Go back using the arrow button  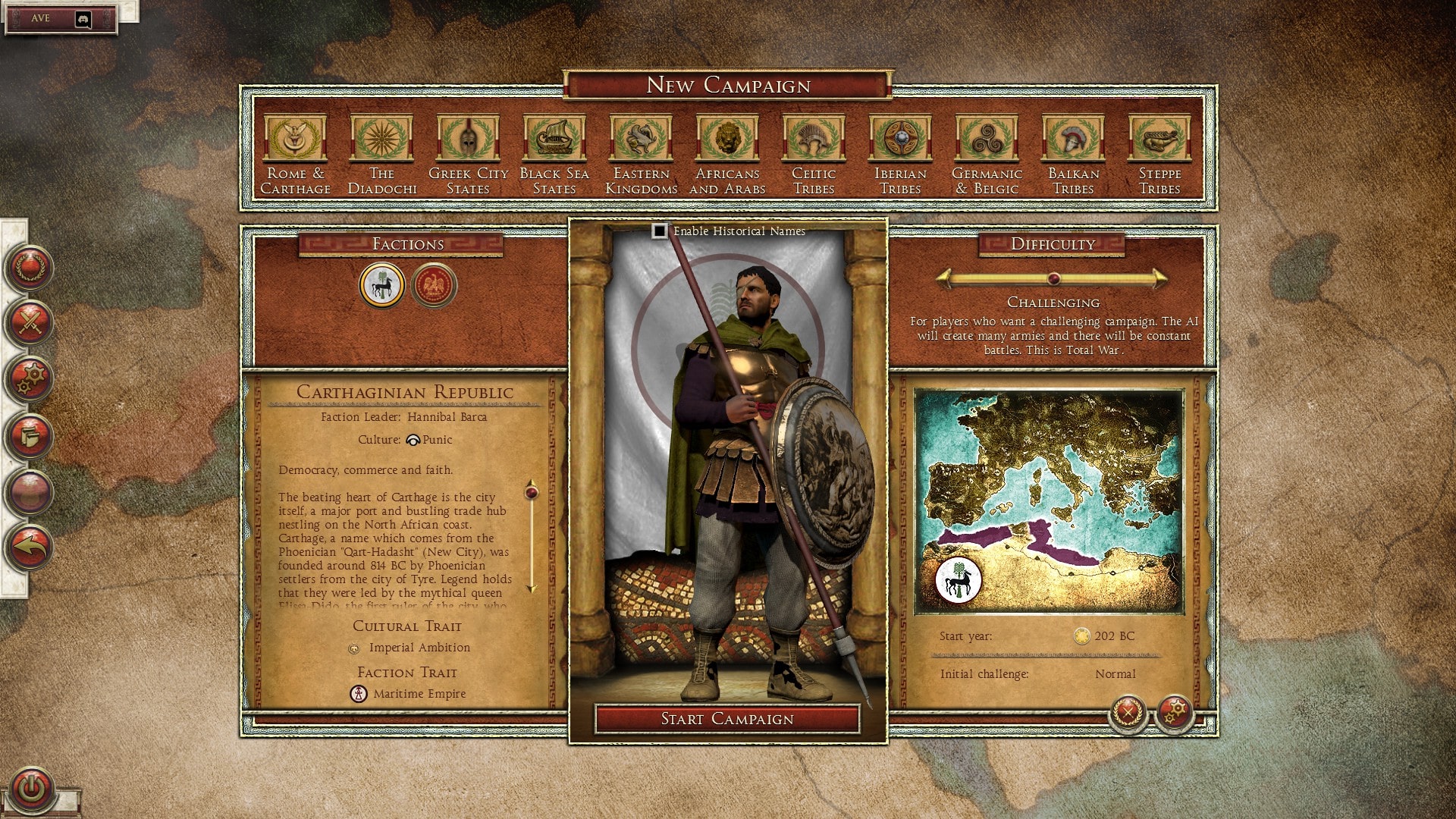pyautogui.click(x=30, y=546)
